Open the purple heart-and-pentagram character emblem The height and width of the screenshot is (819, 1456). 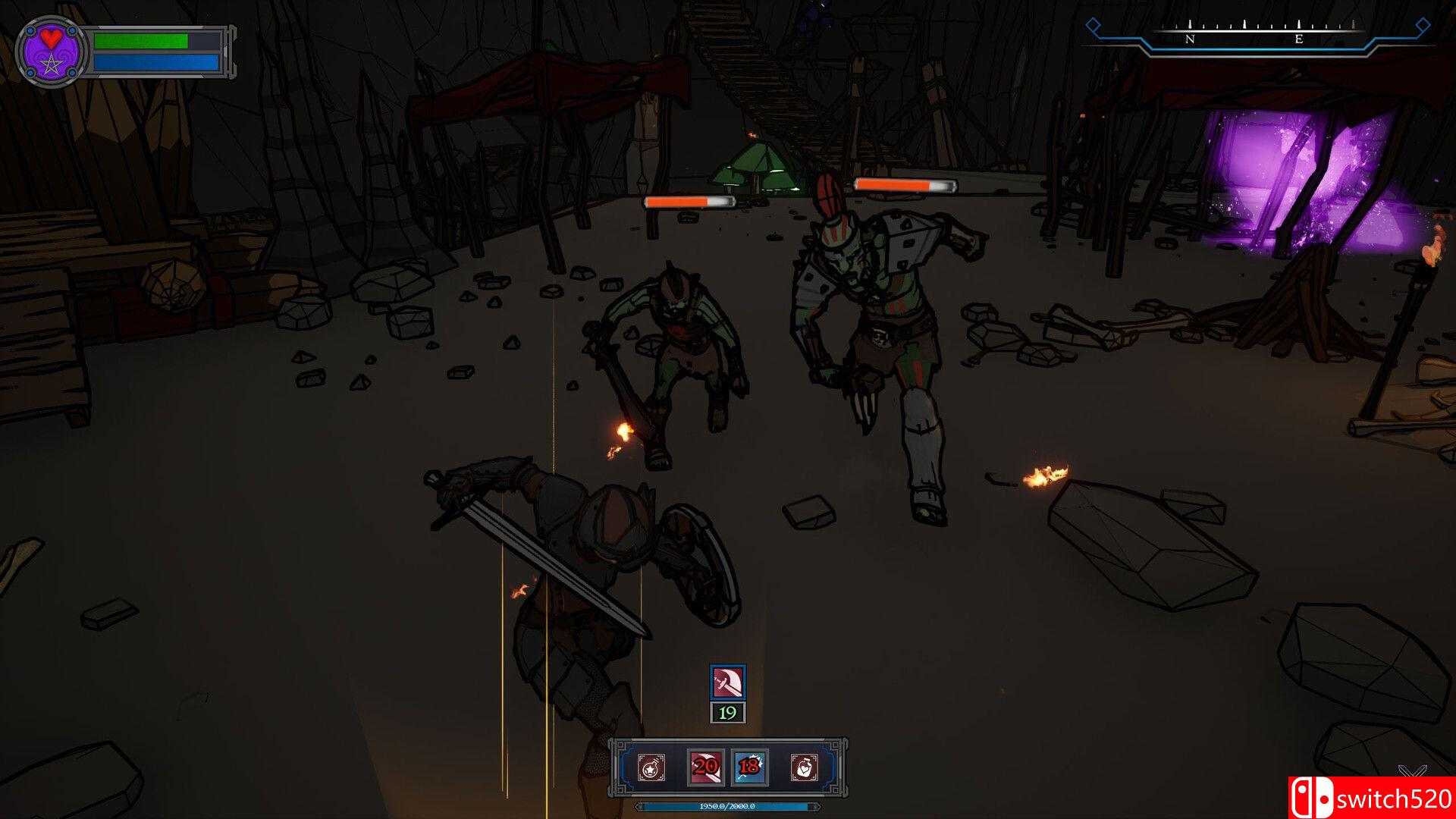click(50, 52)
